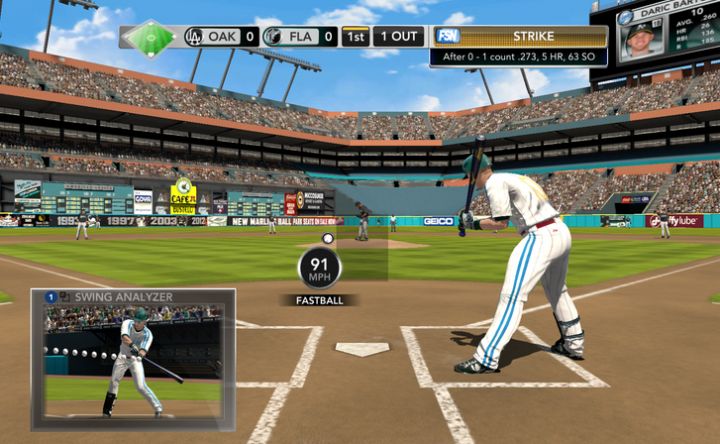Viewport: 720px width, 444px height.
Task: Click the FSN network logo
Action: (447, 36)
